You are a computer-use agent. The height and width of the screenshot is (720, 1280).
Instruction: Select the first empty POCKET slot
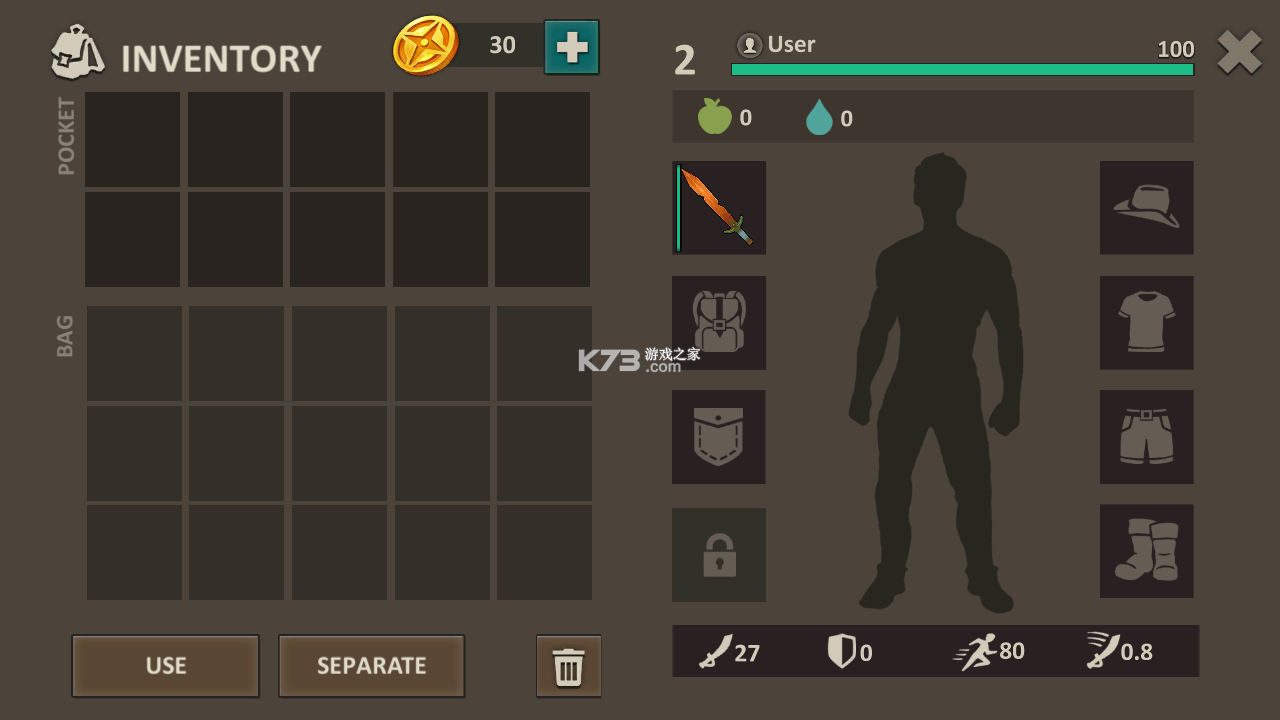(133, 140)
